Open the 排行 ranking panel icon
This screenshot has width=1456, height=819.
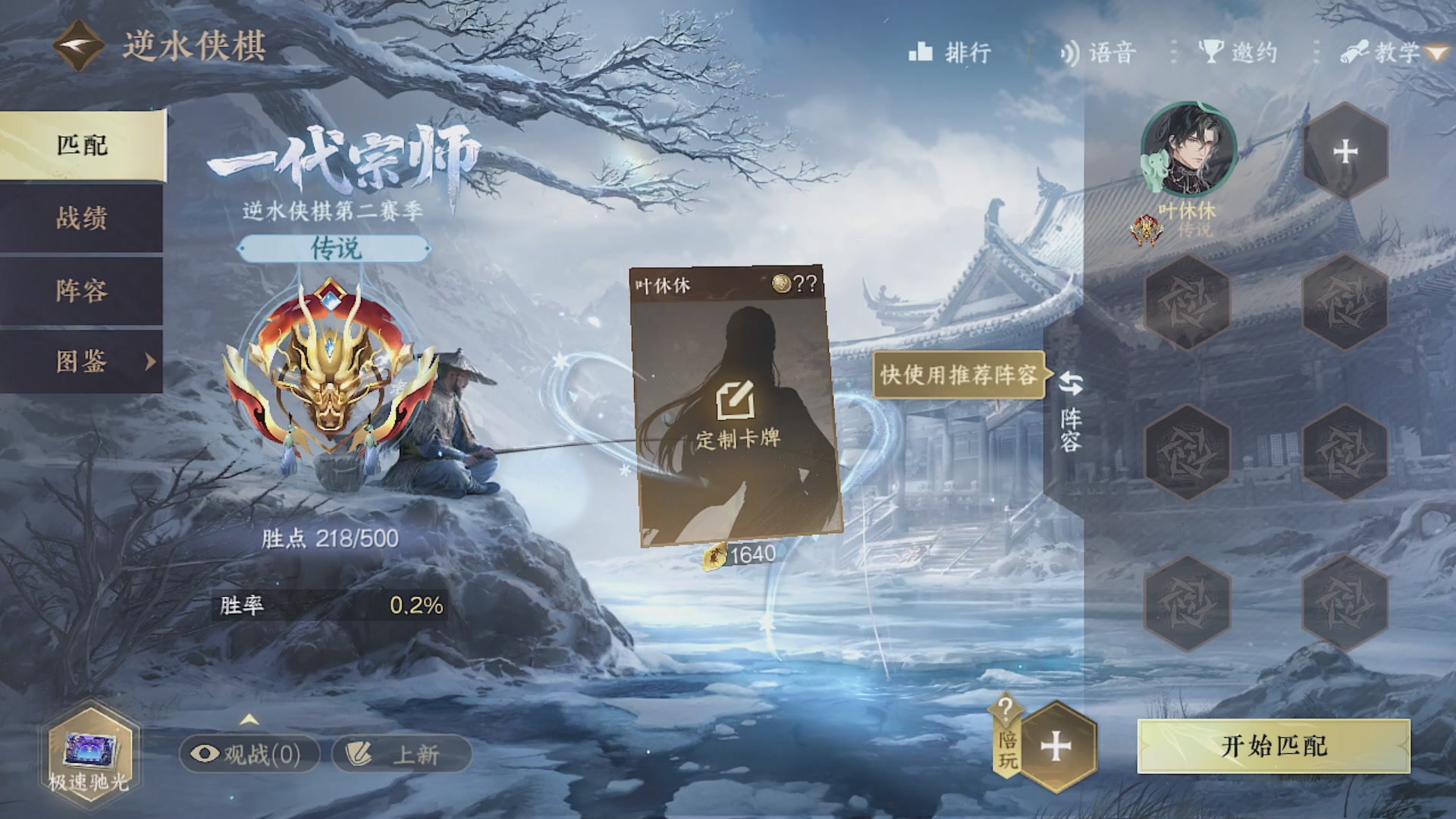[x=922, y=52]
